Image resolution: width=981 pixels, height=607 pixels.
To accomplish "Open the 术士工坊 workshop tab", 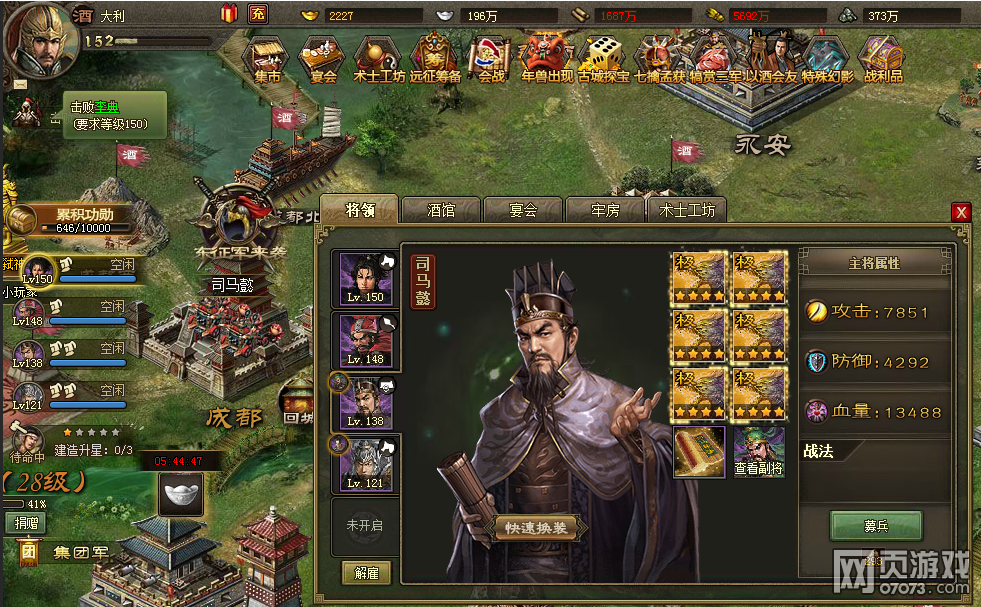I will 687,210.
